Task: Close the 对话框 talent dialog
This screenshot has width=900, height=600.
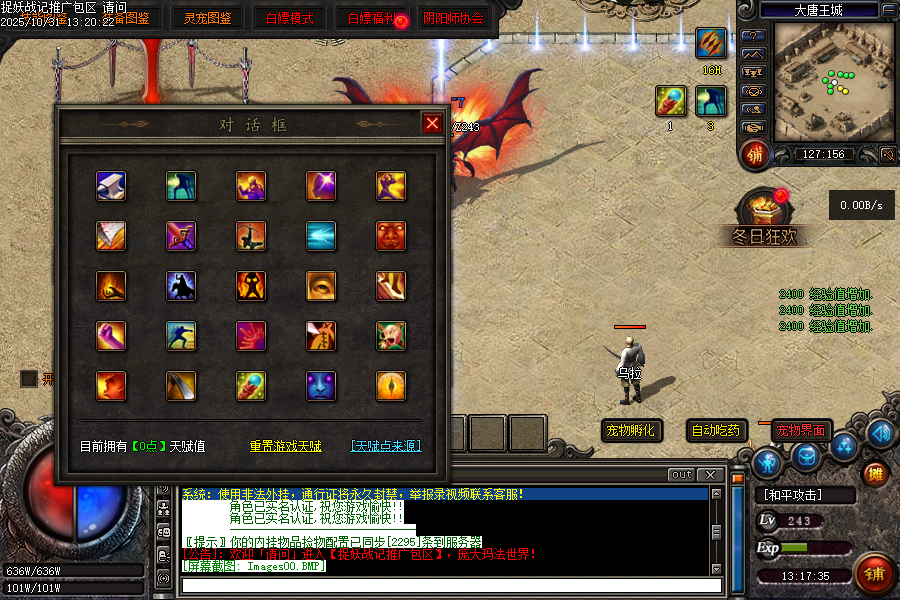Action: coord(432,123)
